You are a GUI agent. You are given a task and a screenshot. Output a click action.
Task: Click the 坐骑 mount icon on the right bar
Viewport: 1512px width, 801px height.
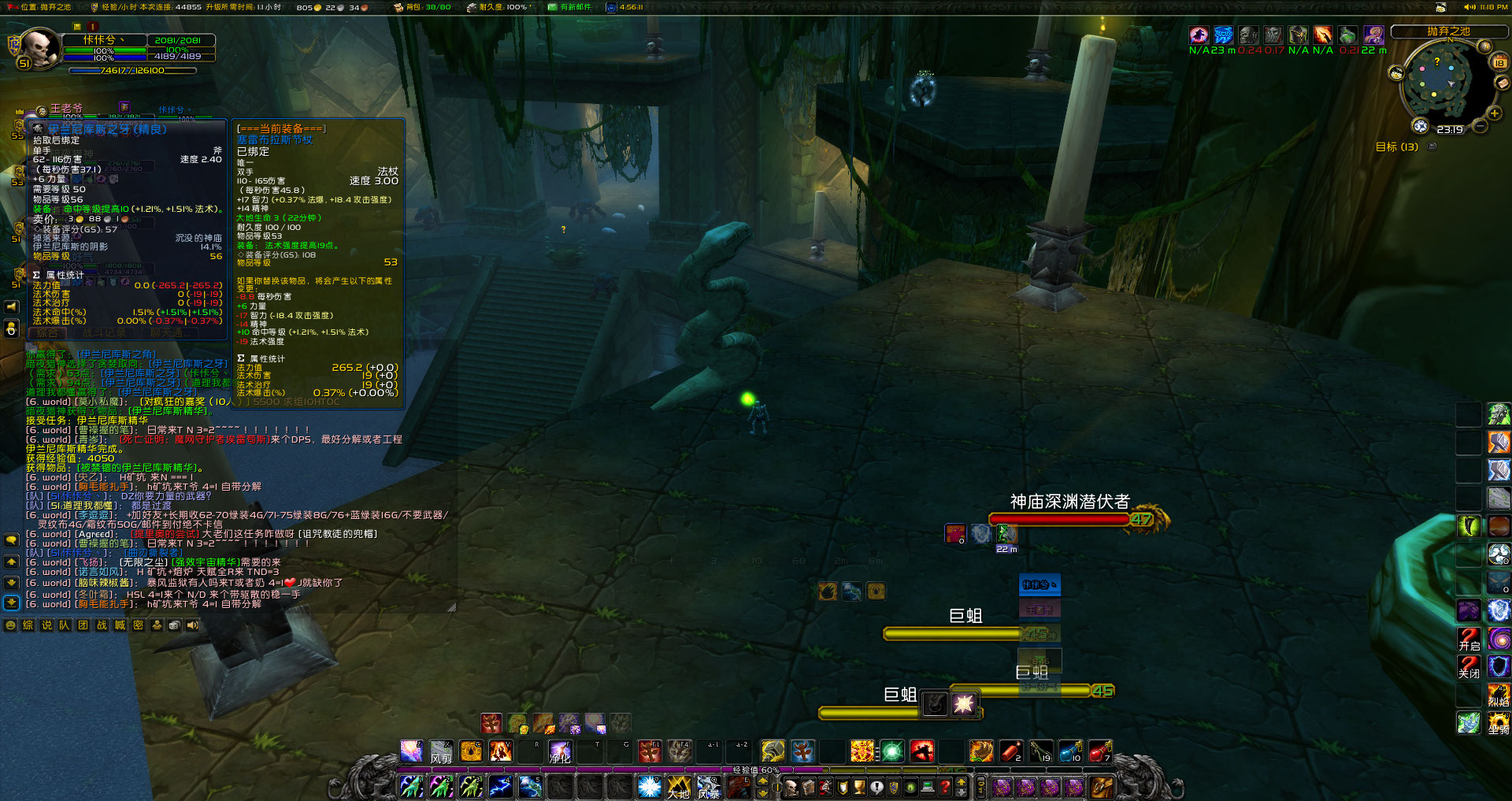click(x=1499, y=722)
